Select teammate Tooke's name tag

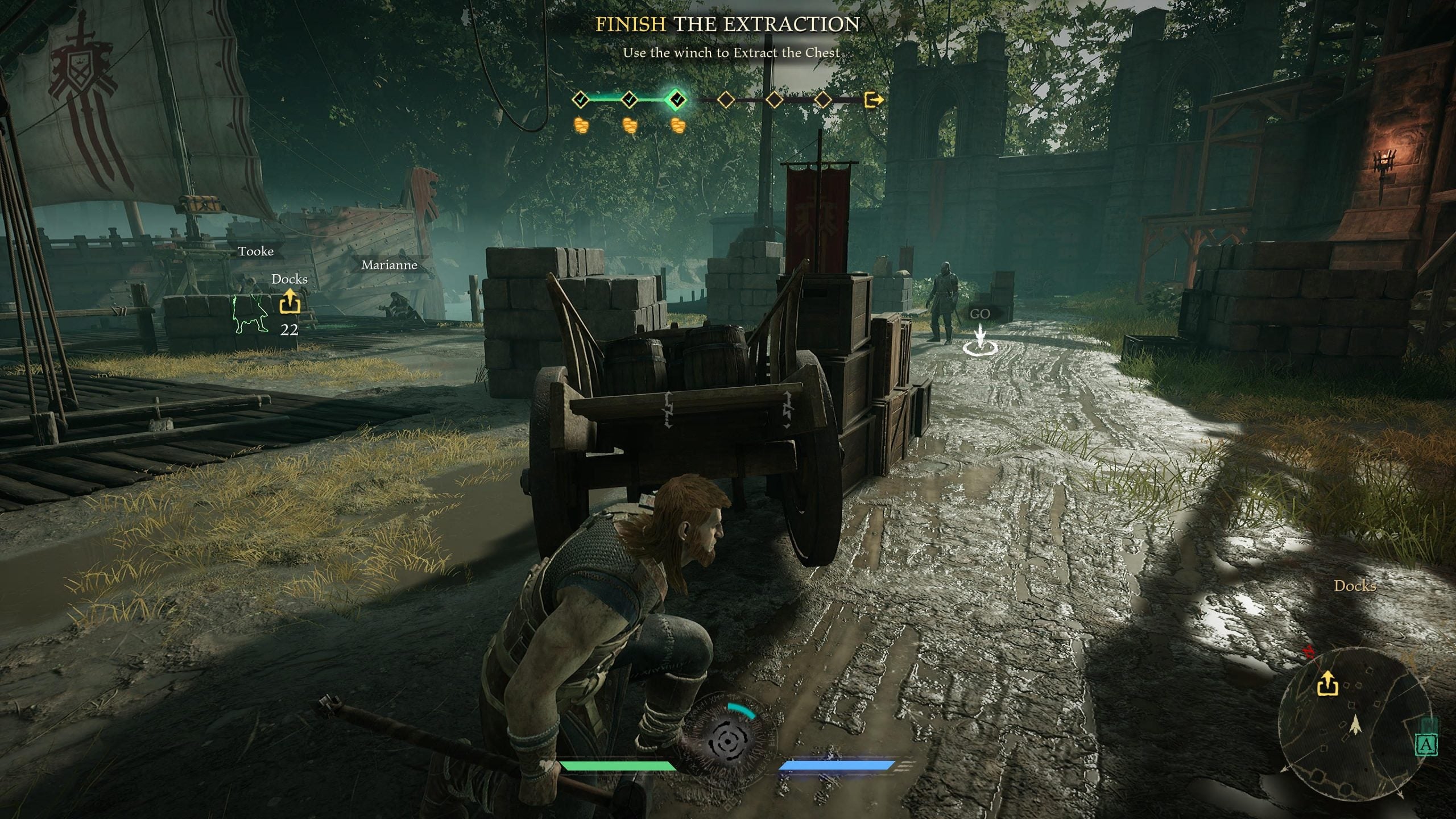point(256,251)
